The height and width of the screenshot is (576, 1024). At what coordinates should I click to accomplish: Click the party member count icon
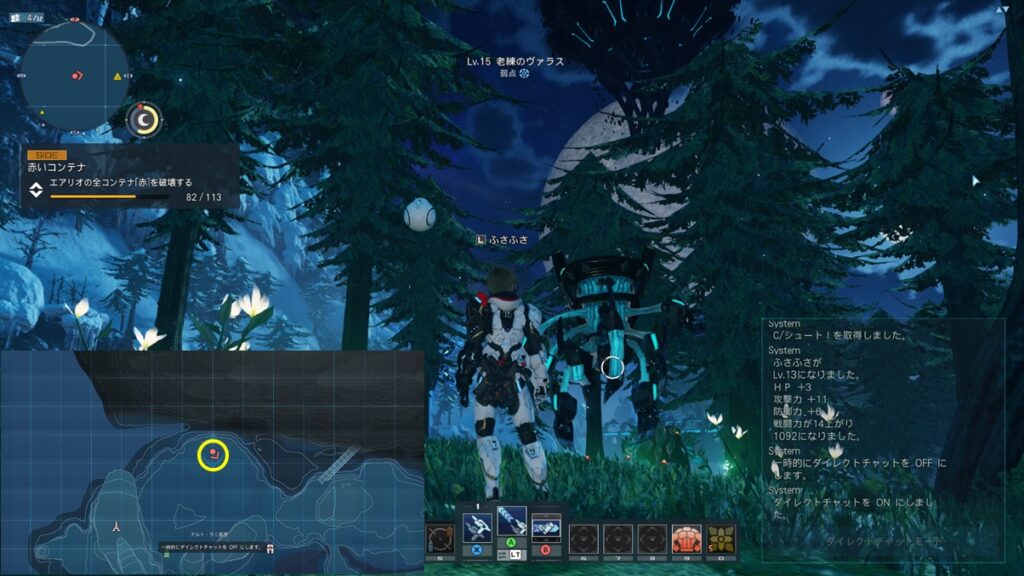pos(16,17)
